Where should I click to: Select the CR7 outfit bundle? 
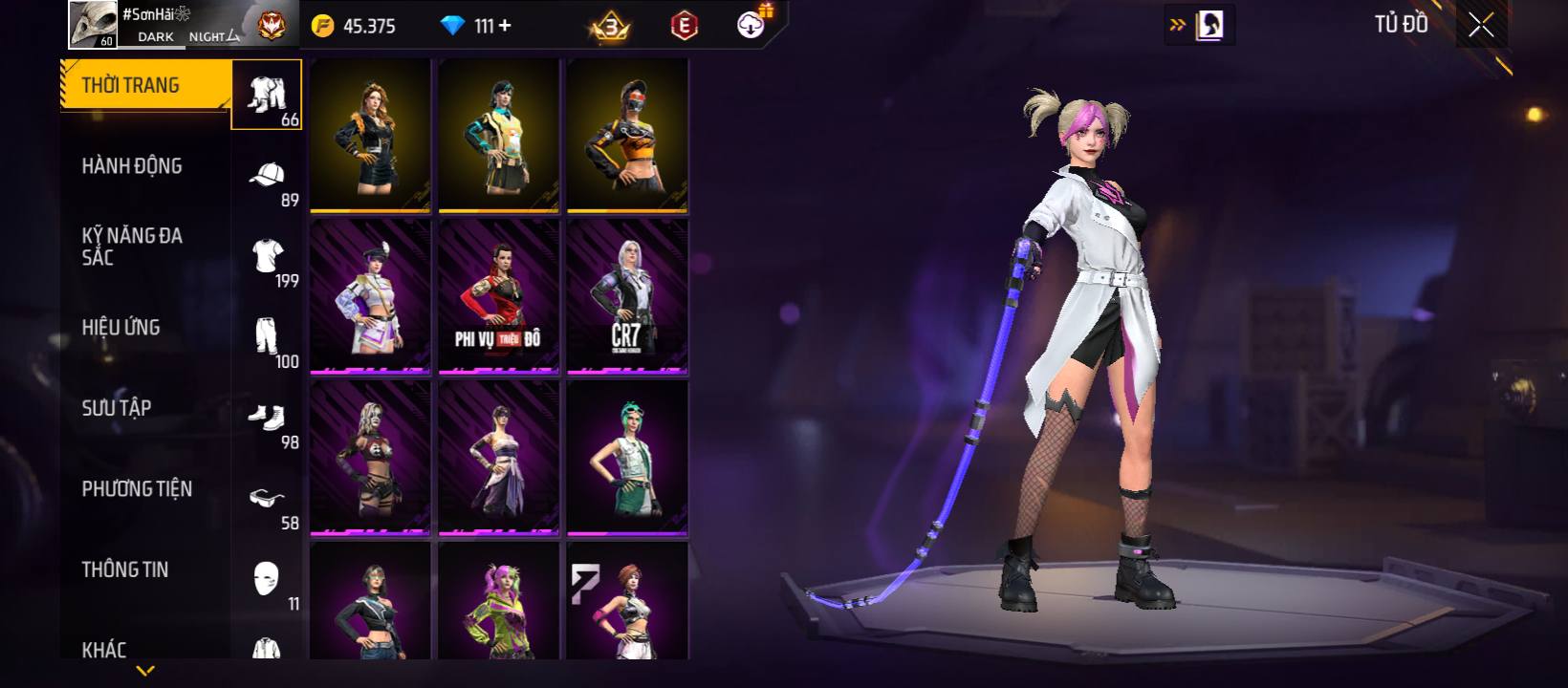click(627, 296)
